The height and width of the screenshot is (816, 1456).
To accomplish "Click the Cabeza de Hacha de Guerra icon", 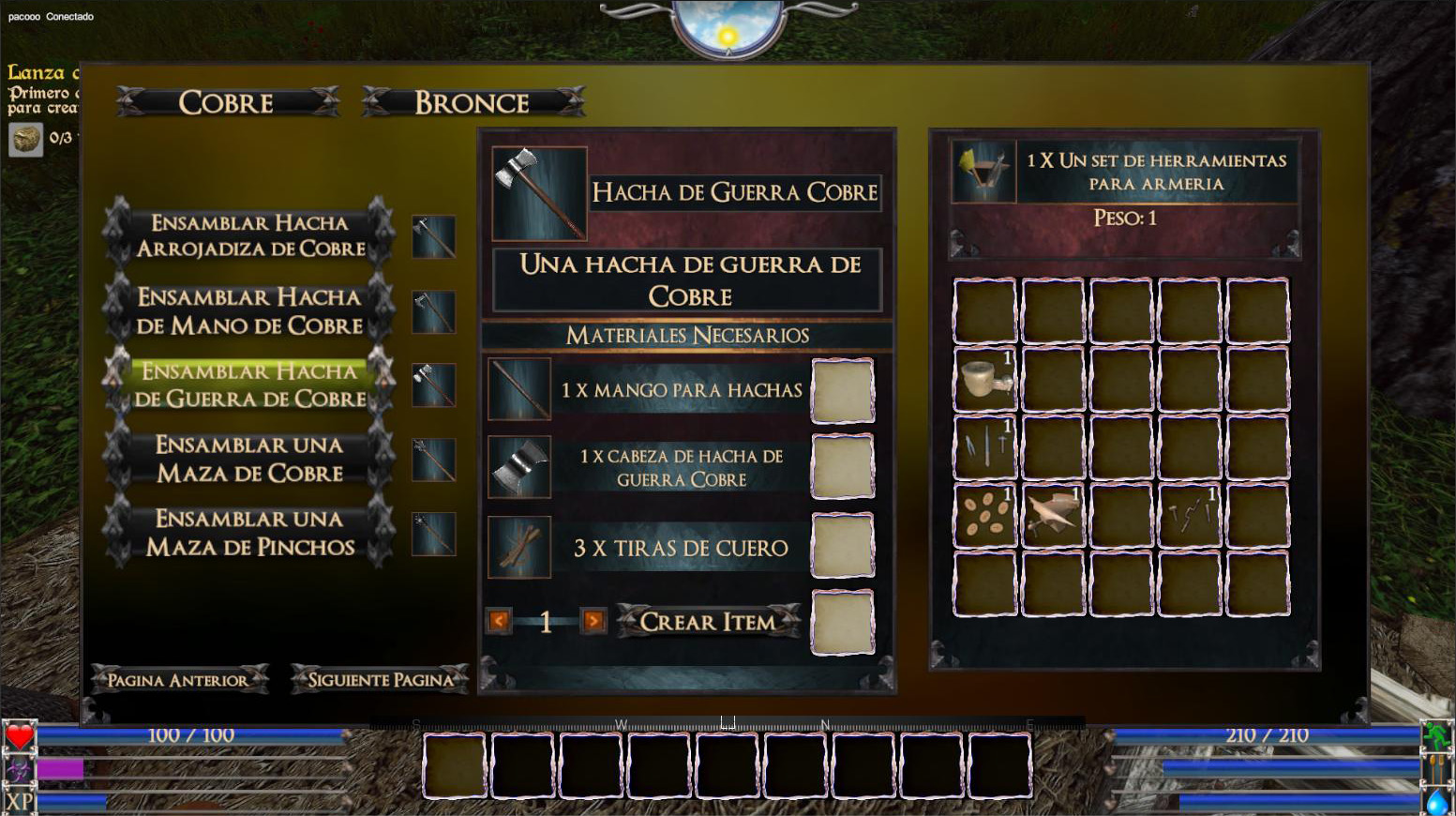I will pos(519,467).
